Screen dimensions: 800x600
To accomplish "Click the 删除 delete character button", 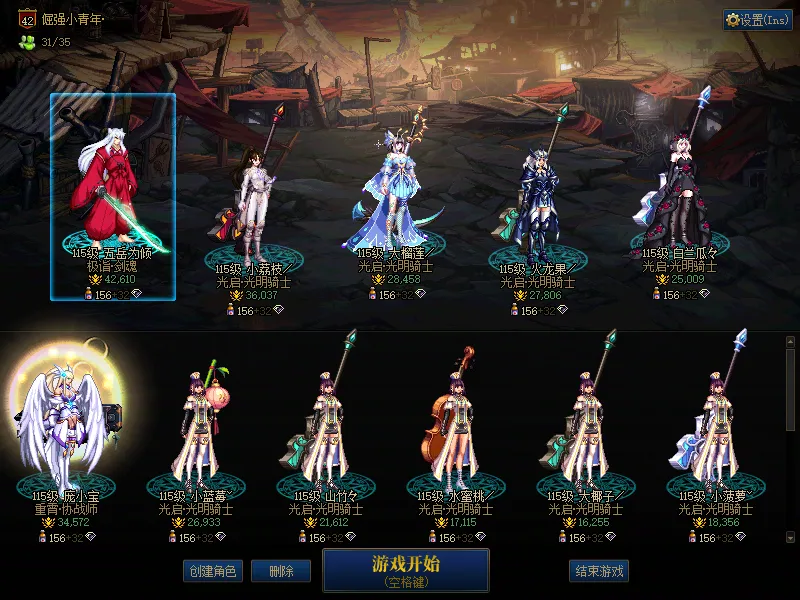I will (281, 571).
